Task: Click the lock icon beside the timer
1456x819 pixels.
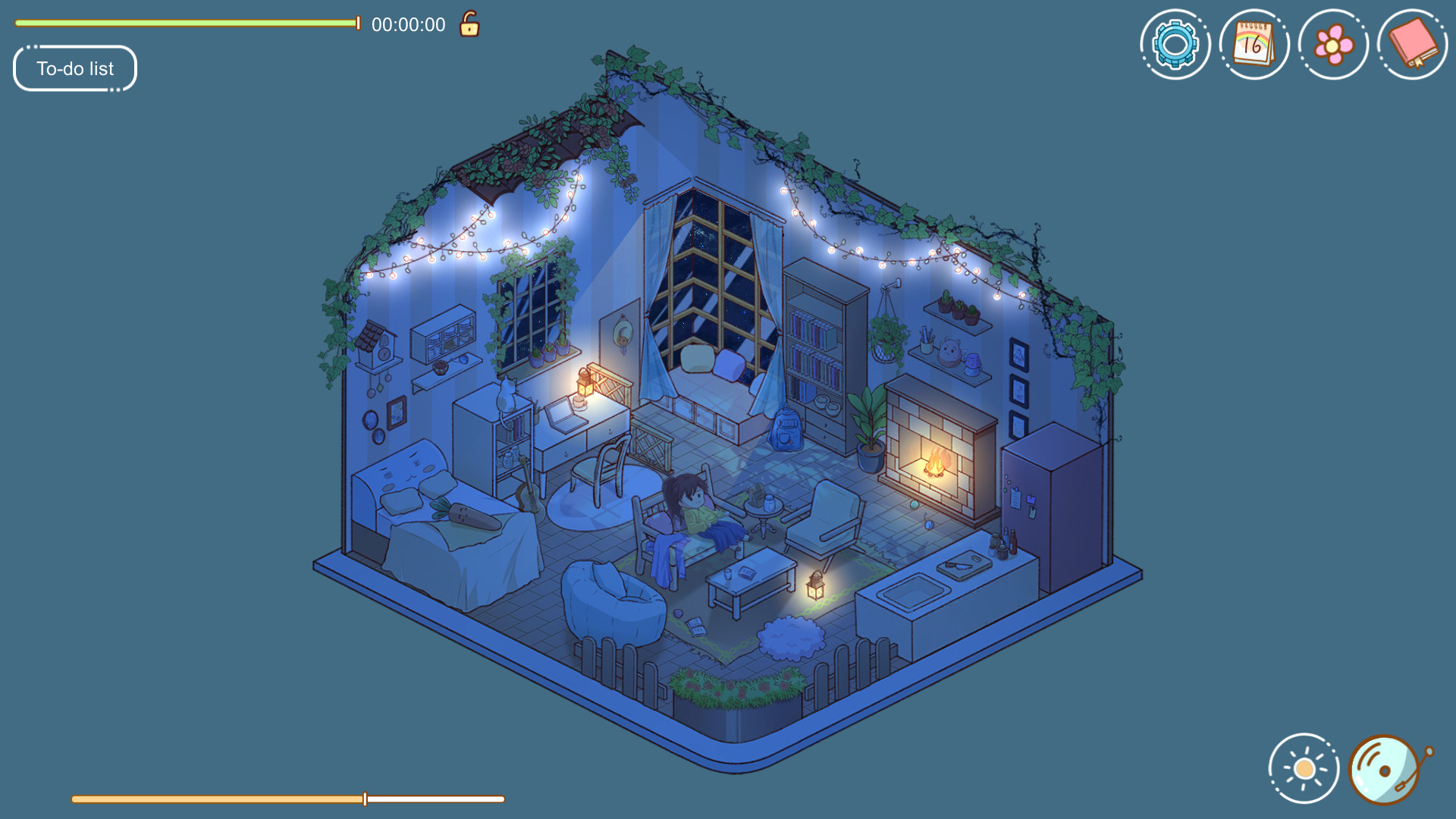Action: [x=468, y=24]
